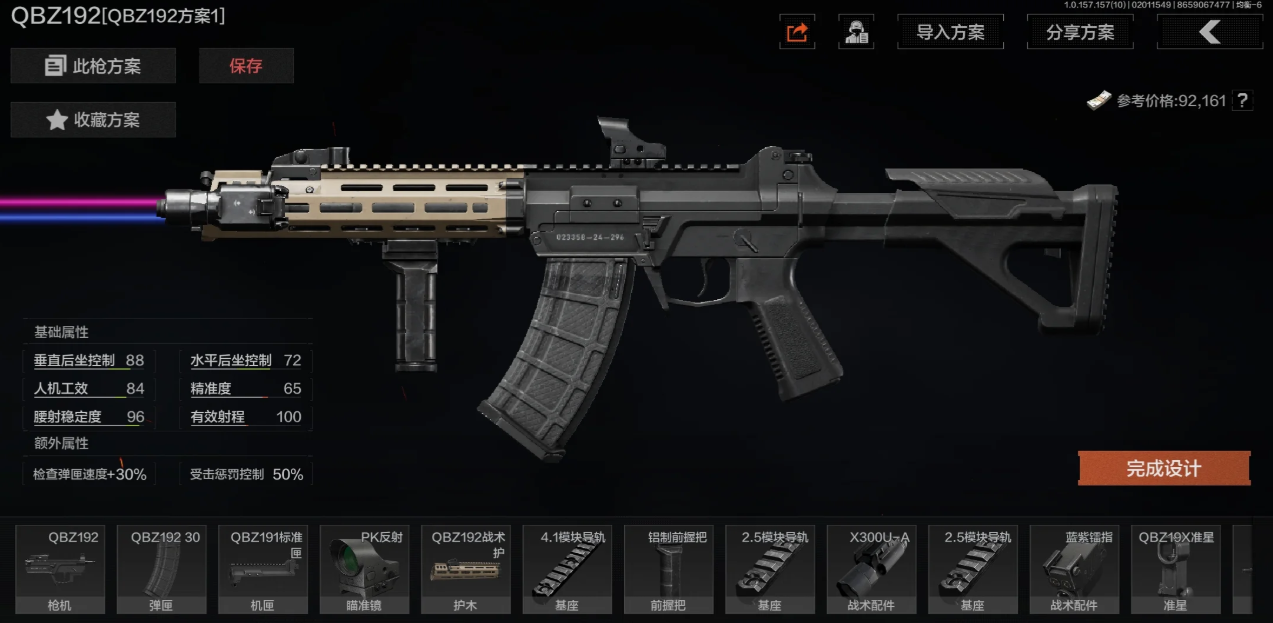1273x623 pixels.
Task: Click the orange share arrow icon
Action: pyautogui.click(x=797, y=32)
